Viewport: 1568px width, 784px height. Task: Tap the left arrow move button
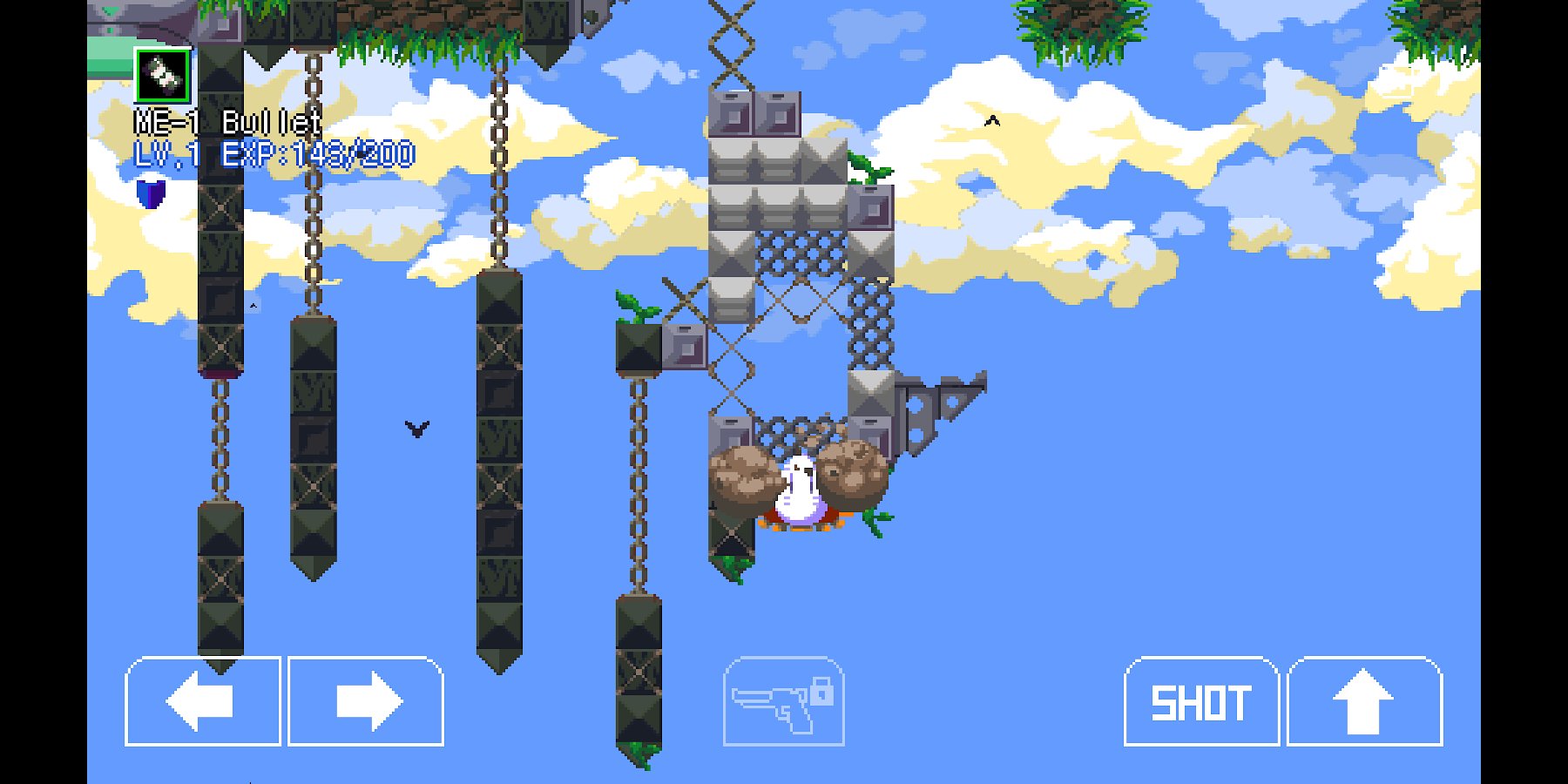pyautogui.click(x=203, y=701)
